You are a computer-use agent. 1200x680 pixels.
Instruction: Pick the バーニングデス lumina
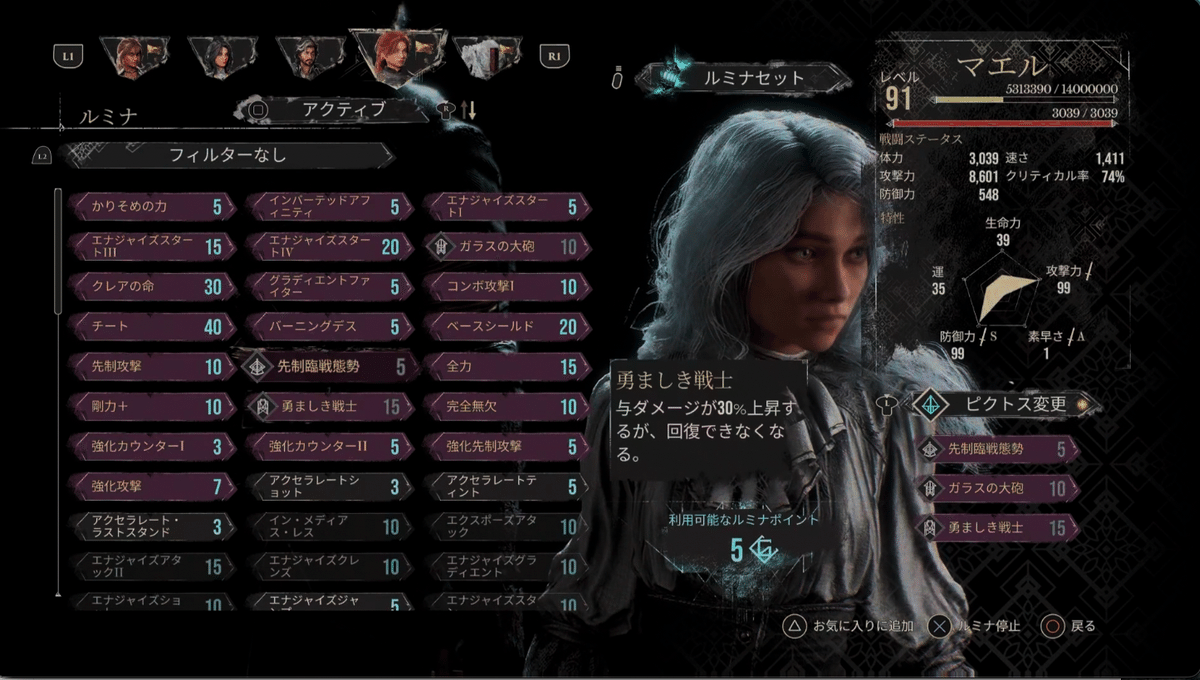coord(325,327)
